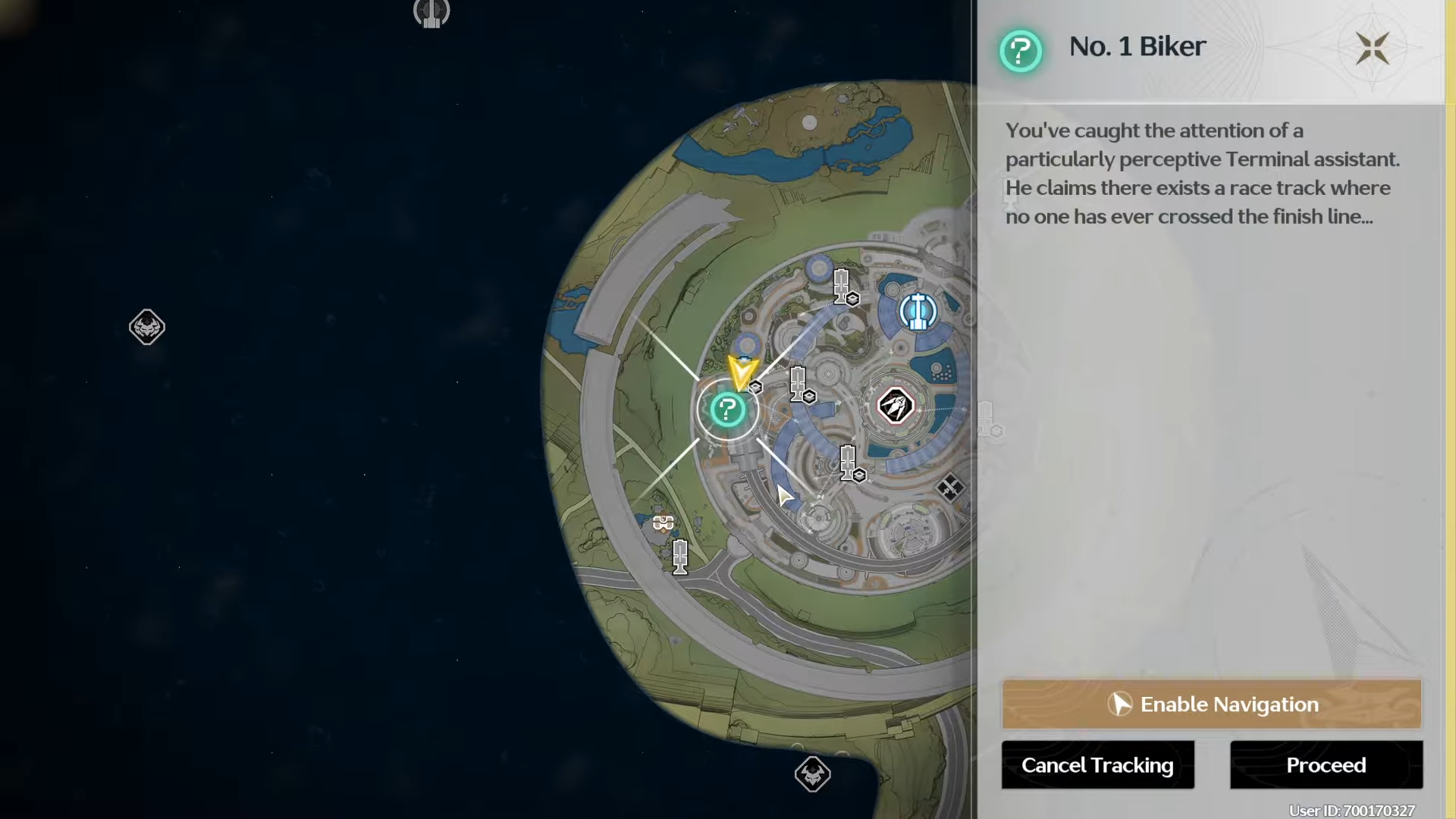Viewport: 1456px width, 819px height.
Task: Close the No. 1 Biker quest panel
Action: 1372,49
